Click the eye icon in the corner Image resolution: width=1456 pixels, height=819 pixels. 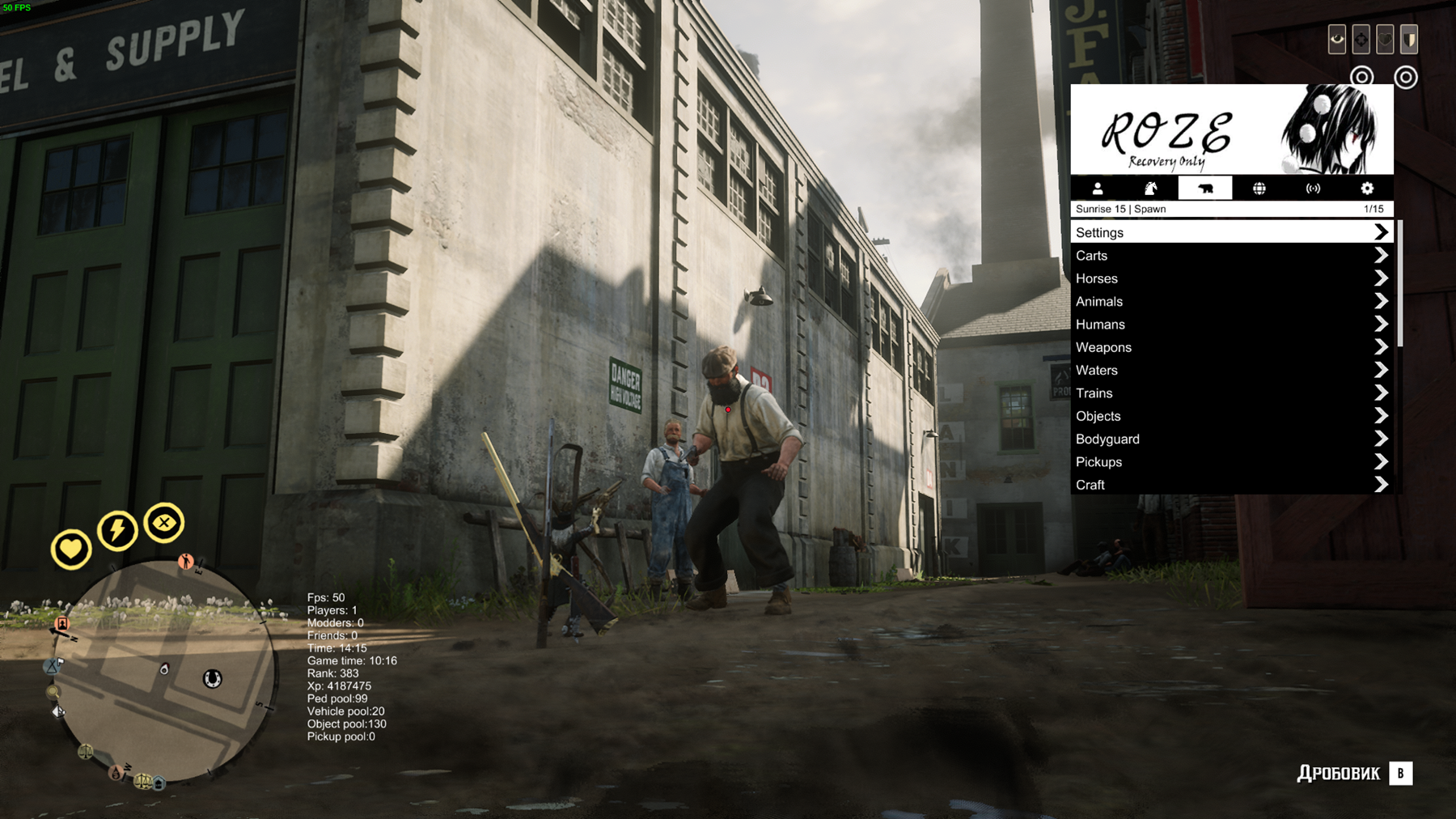1337,39
